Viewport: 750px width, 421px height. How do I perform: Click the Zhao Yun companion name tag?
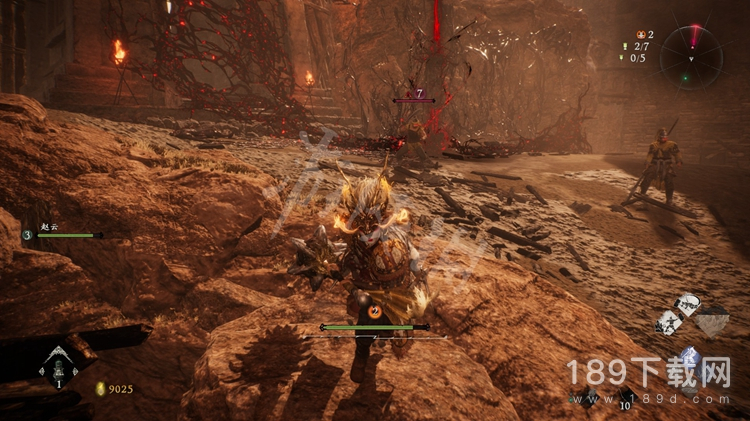51,228
